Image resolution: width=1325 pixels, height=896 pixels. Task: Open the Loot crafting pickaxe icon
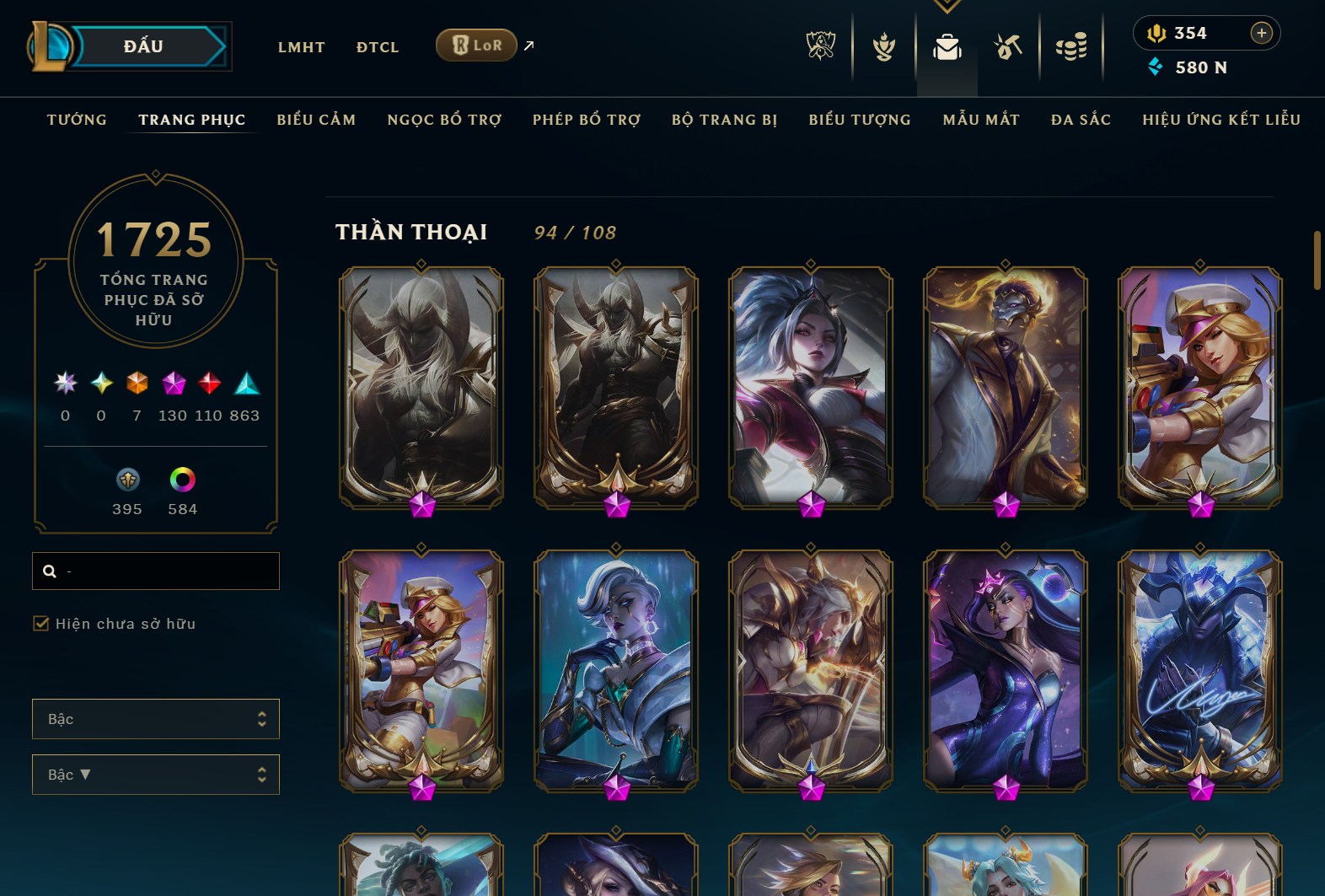tap(1008, 48)
